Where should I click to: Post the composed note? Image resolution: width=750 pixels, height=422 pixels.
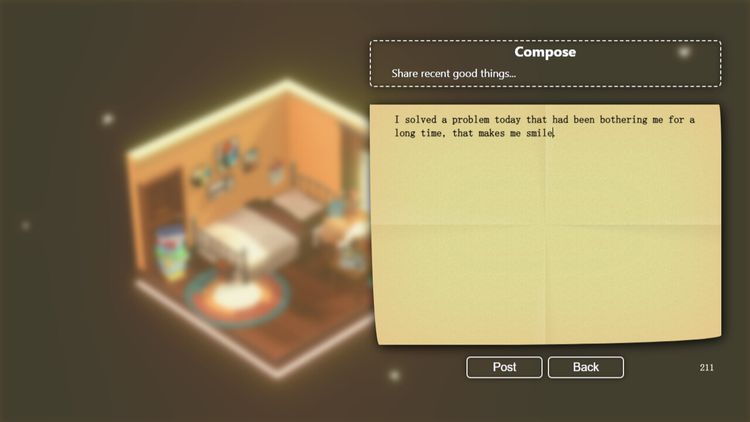504,367
